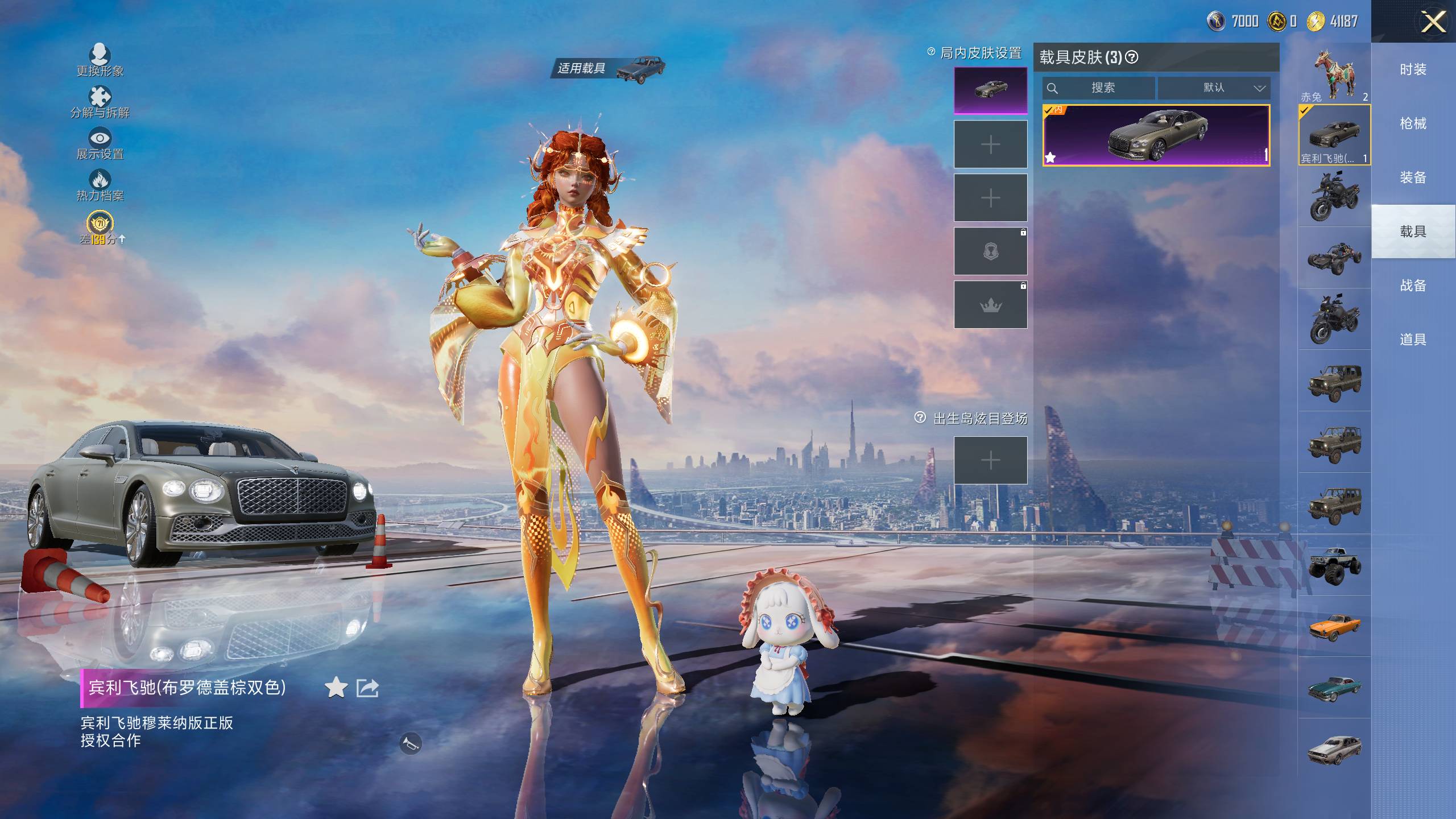Open 展示设置 display settings
Screen dimensions: 1456x819
100,139
